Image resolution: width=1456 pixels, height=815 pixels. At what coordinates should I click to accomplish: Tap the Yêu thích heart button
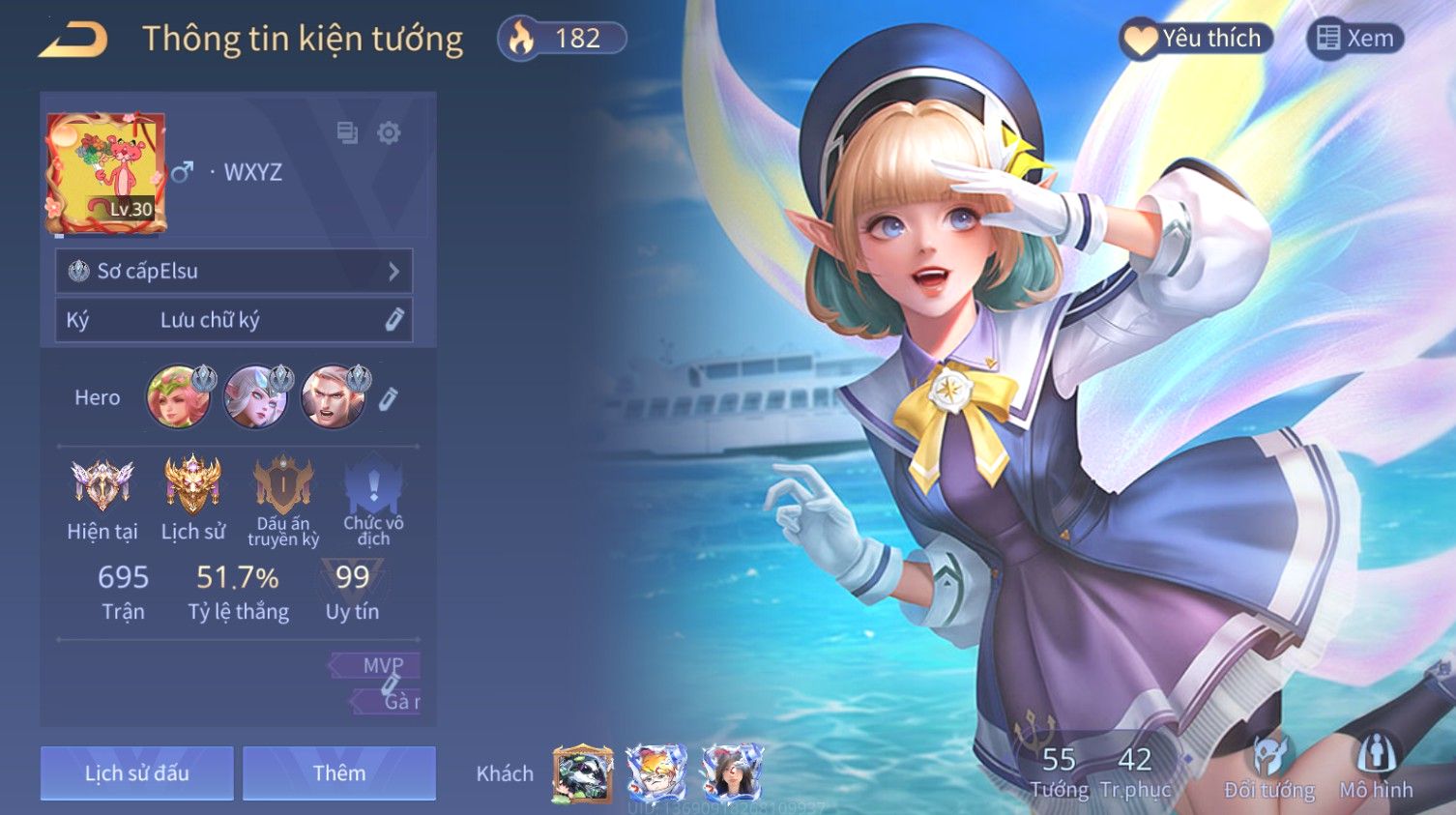[1197, 39]
